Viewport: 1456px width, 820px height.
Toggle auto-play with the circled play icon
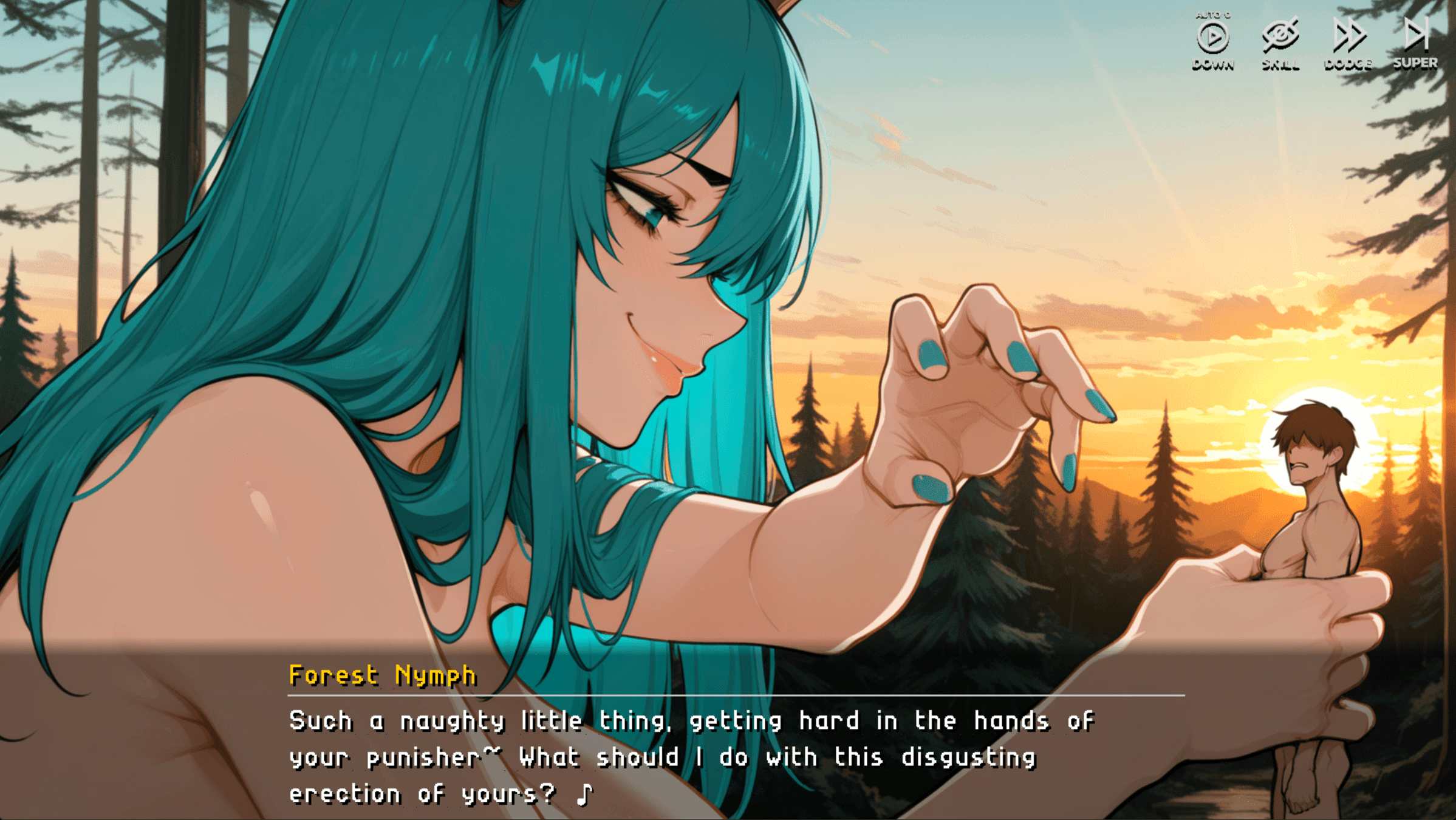click(1212, 38)
